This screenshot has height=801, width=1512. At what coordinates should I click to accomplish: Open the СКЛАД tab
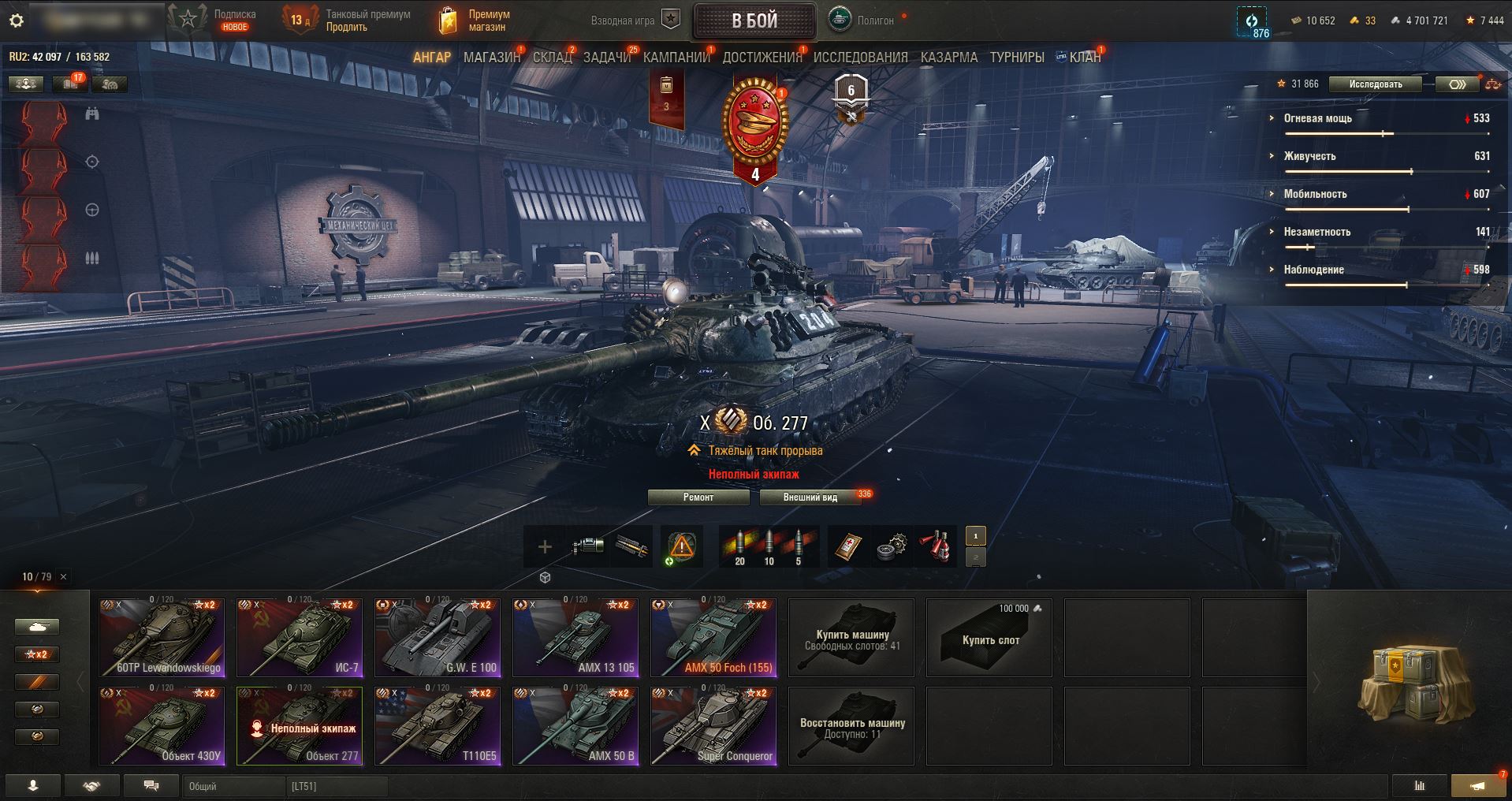click(552, 58)
